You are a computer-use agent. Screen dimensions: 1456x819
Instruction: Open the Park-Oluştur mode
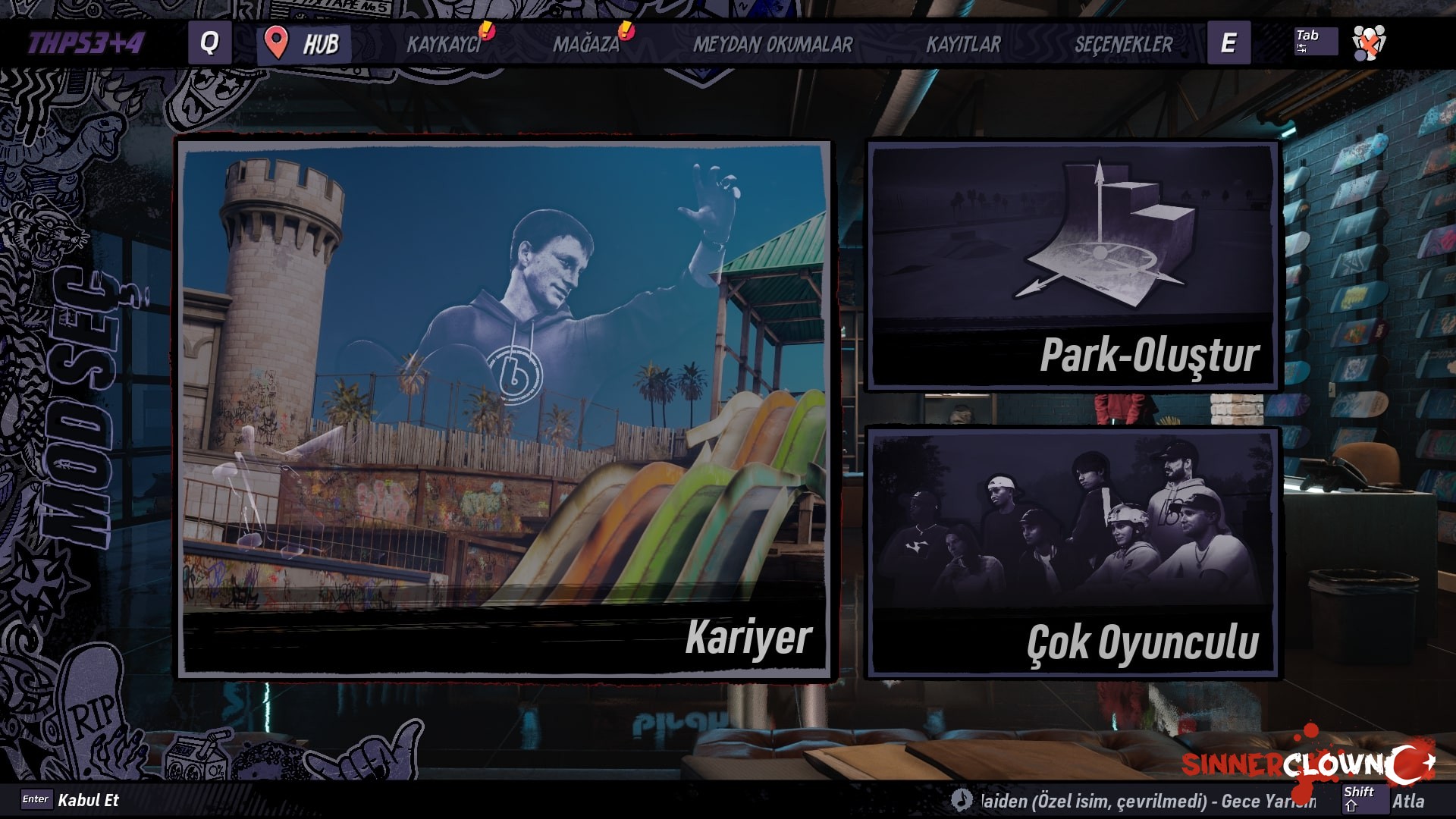[1072, 265]
